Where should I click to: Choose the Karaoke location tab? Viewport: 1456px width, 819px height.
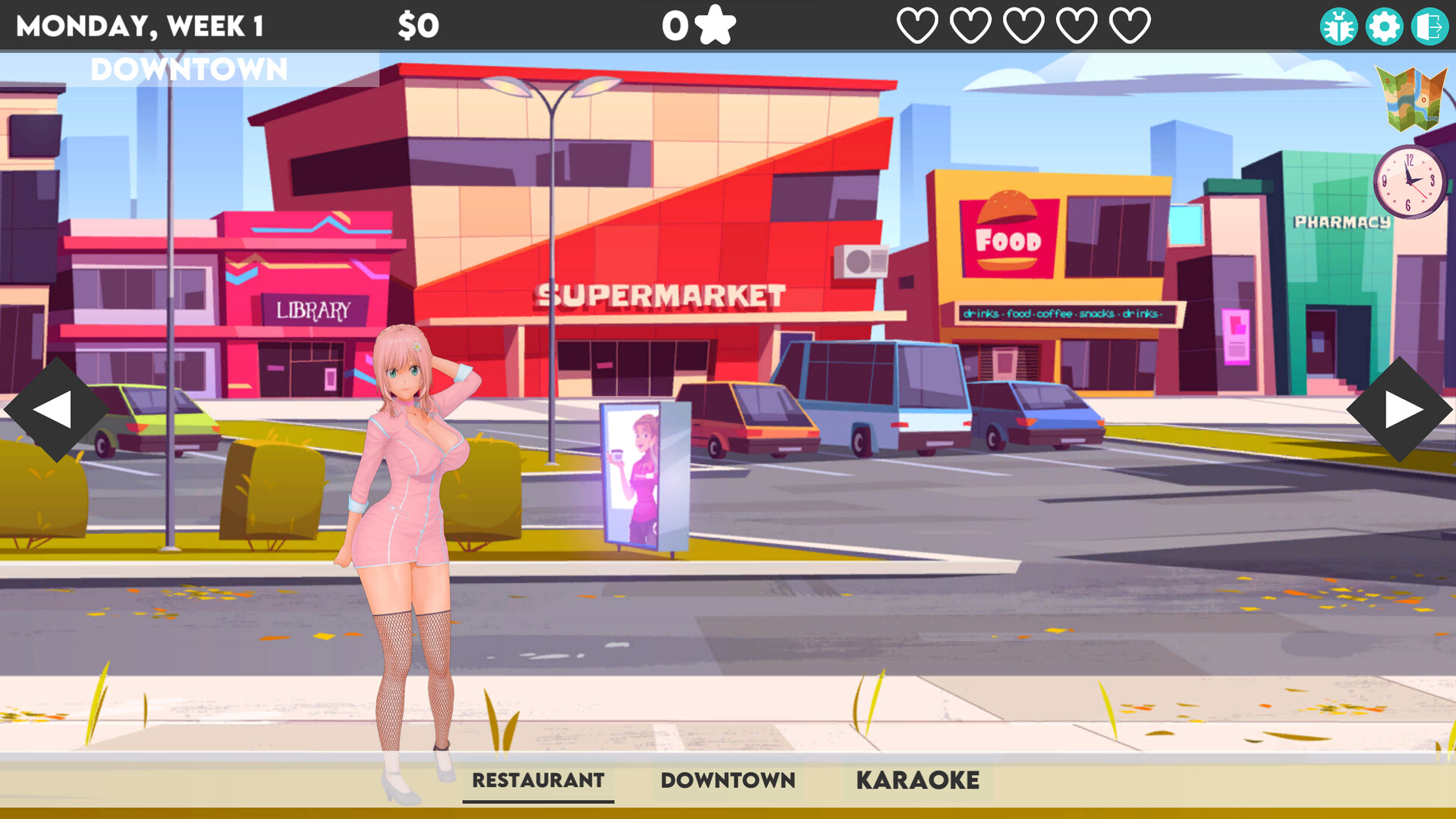(917, 780)
